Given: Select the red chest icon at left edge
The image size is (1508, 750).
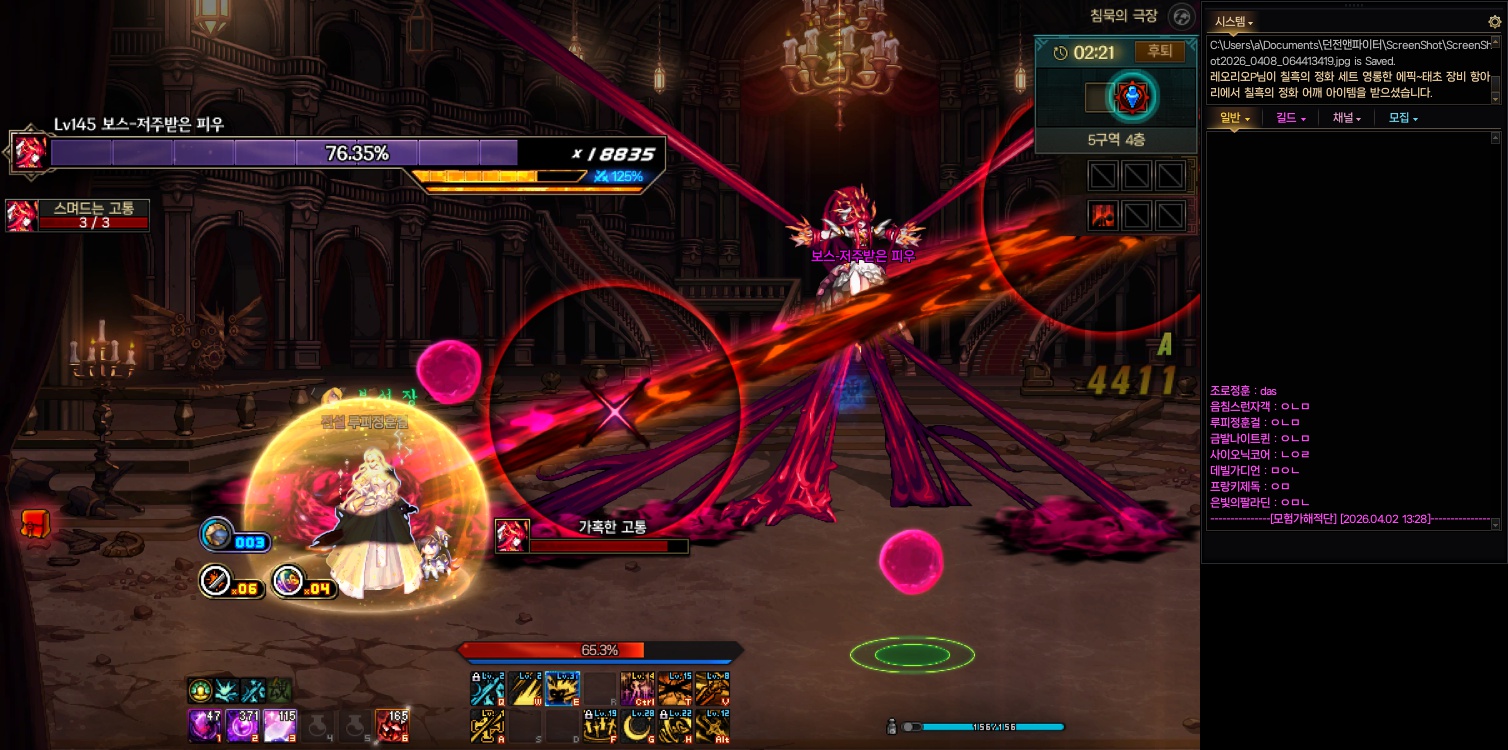Looking at the screenshot, I should pyautogui.click(x=35, y=522).
